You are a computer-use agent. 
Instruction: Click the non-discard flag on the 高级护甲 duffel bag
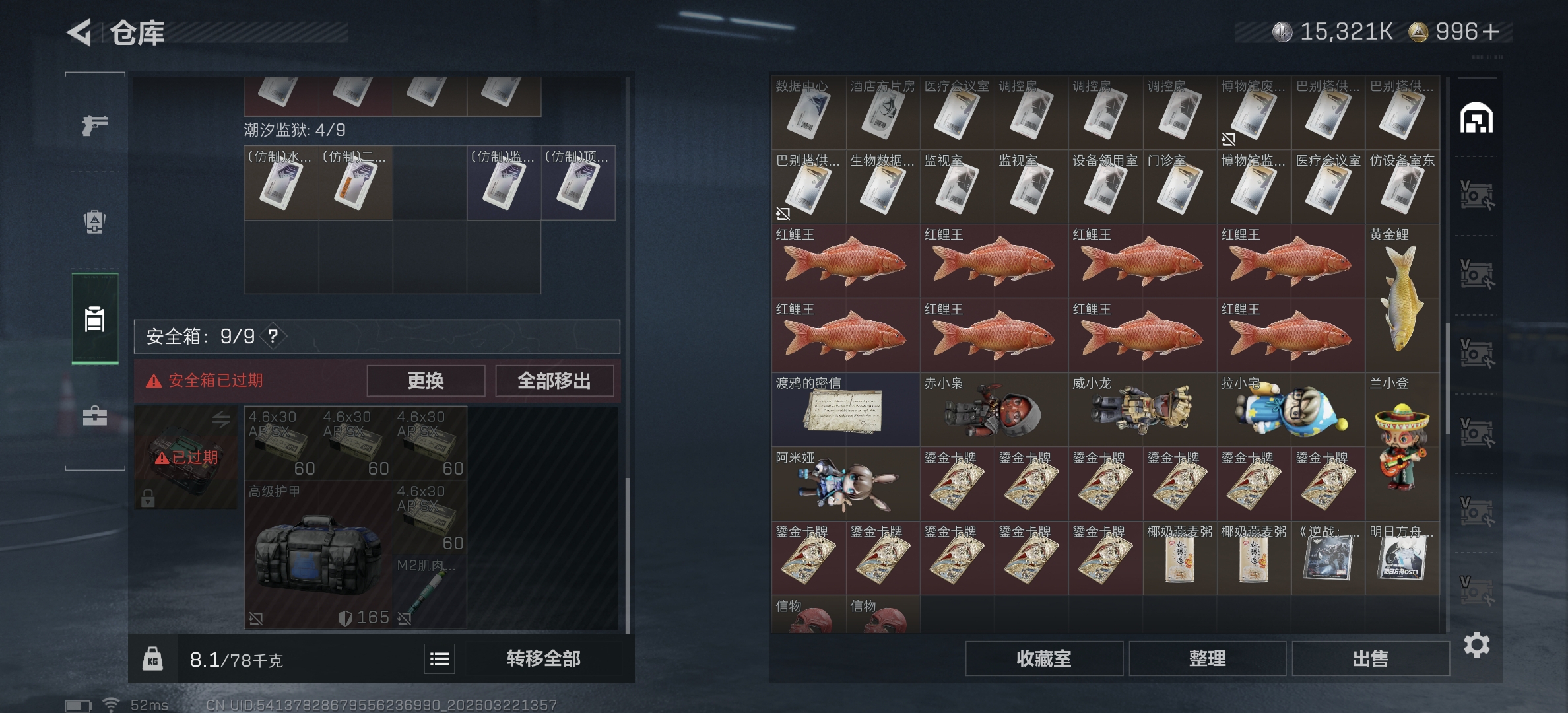click(257, 619)
